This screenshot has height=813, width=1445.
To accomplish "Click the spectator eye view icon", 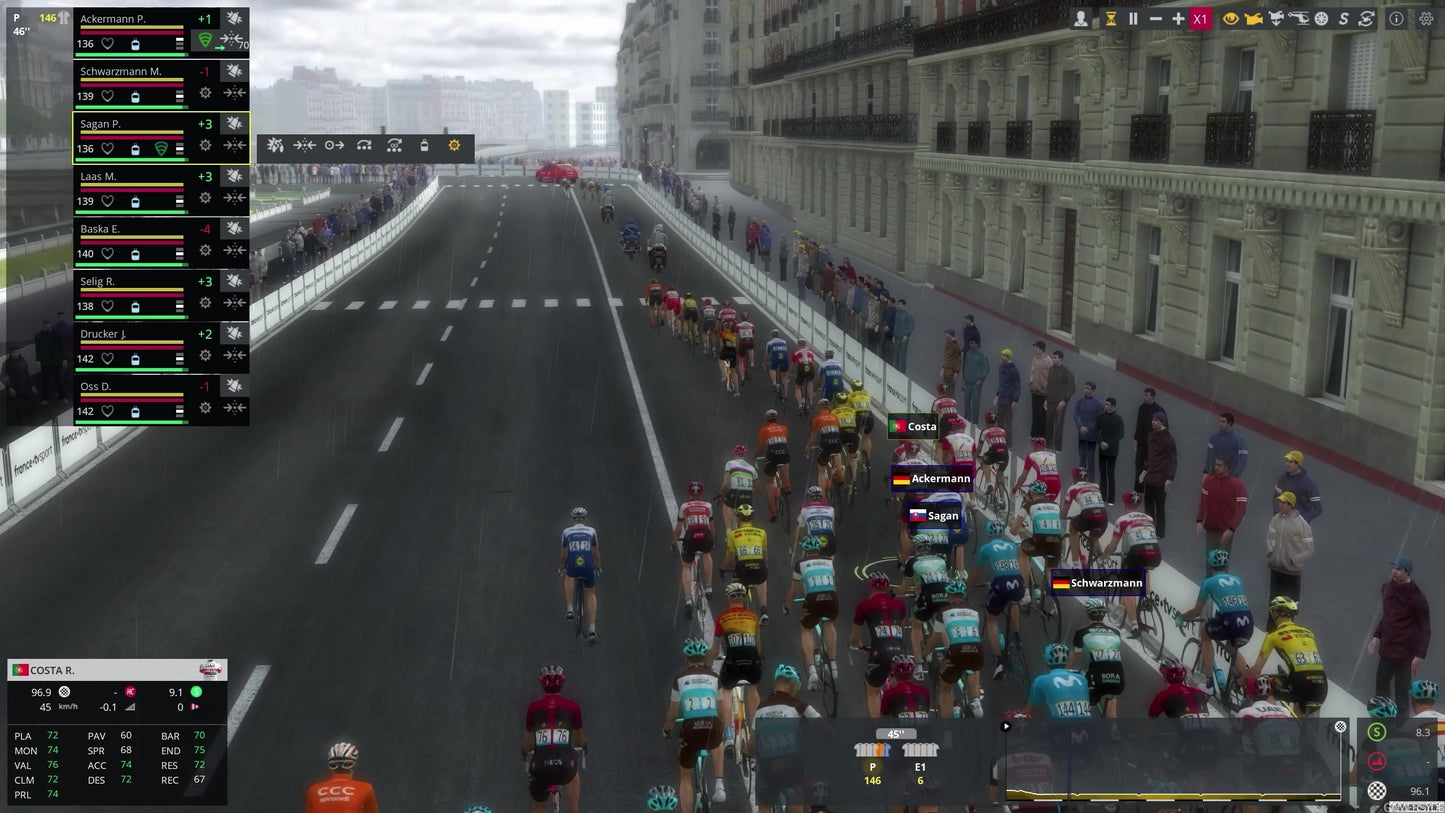I will click(1231, 18).
